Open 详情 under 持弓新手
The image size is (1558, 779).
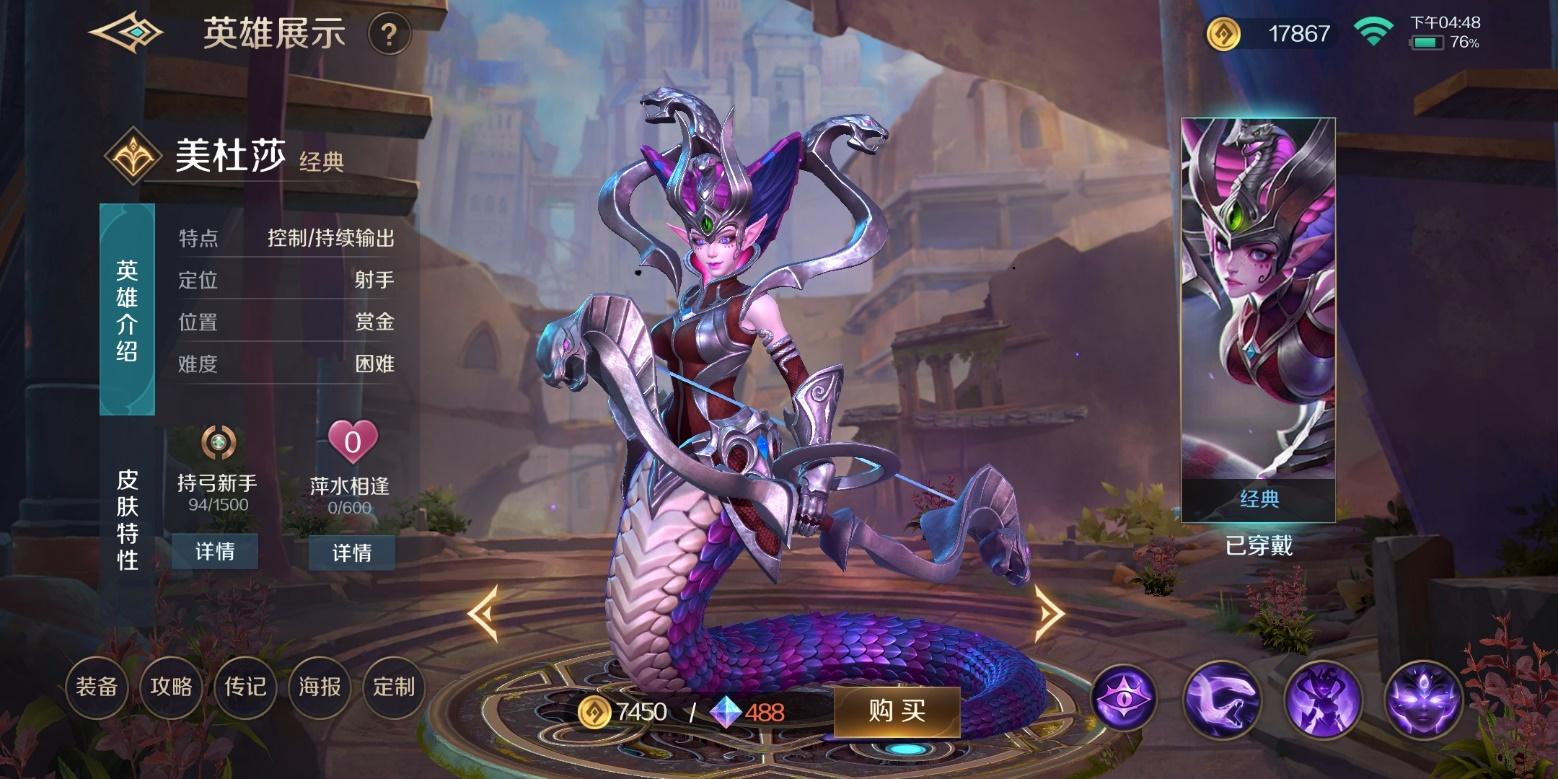pyautogui.click(x=214, y=551)
